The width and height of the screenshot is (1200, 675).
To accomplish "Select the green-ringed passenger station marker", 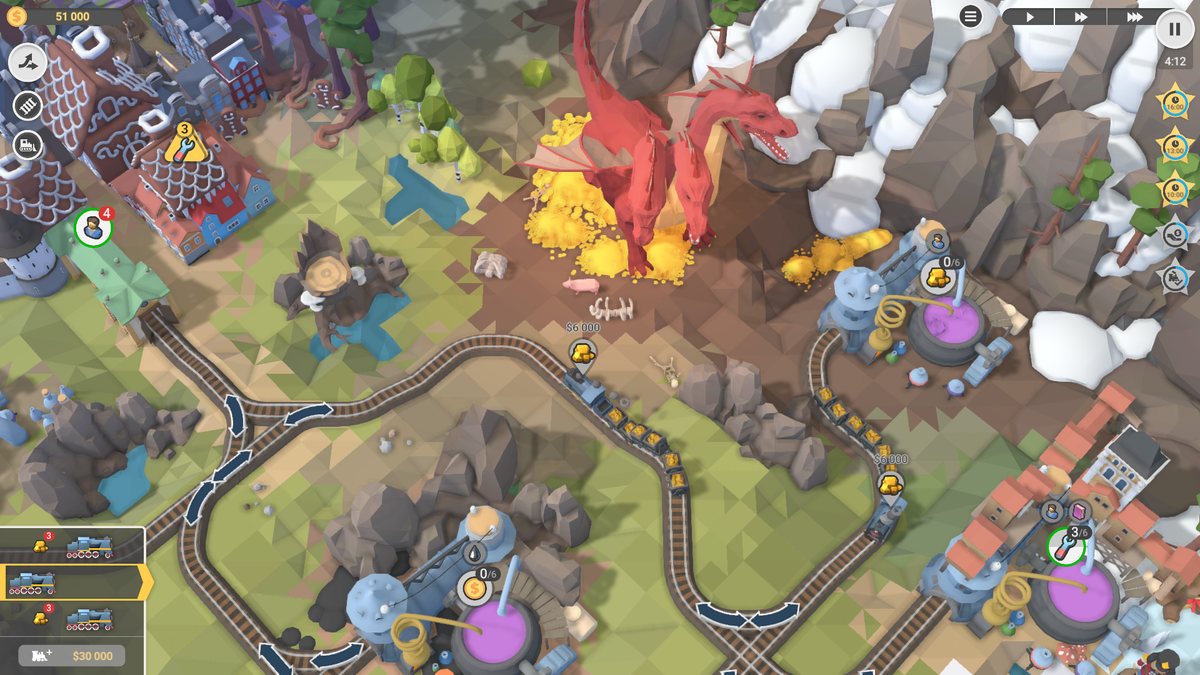I will point(93,228).
